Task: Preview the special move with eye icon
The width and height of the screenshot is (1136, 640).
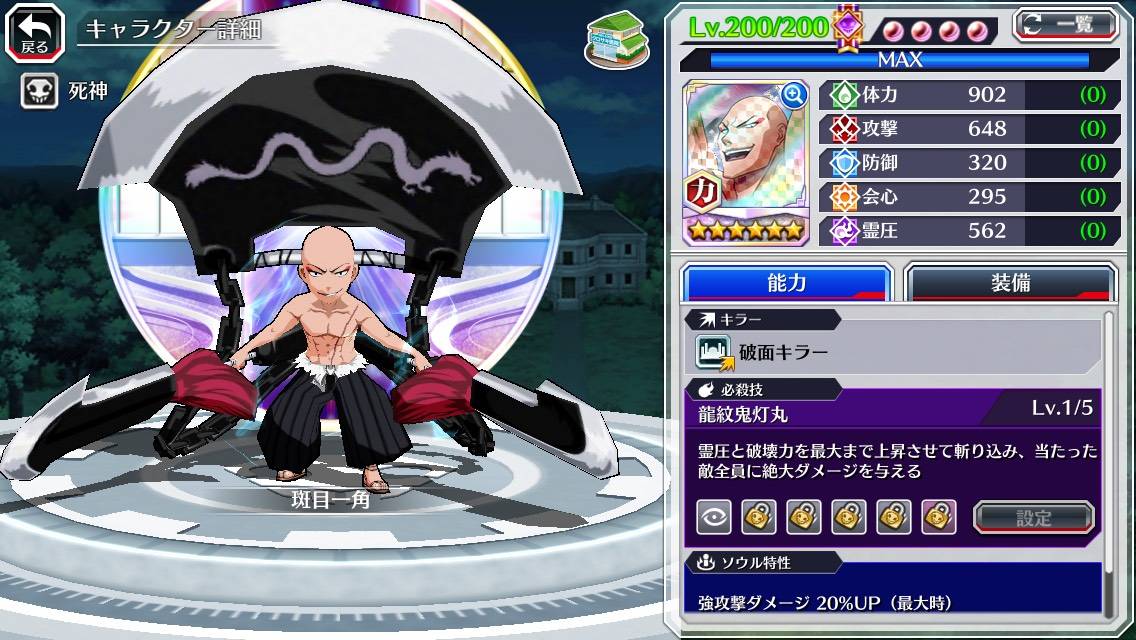Action: tap(714, 517)
